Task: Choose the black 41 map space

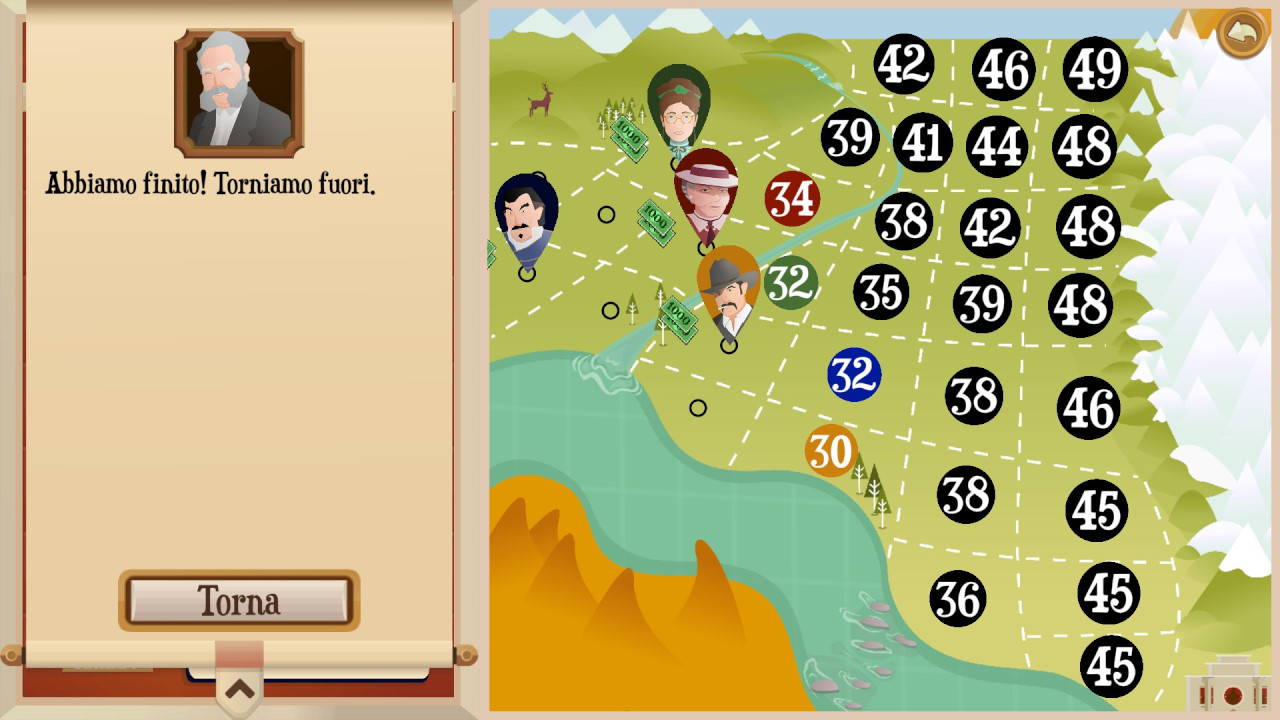Action: (x=922, y=142)
